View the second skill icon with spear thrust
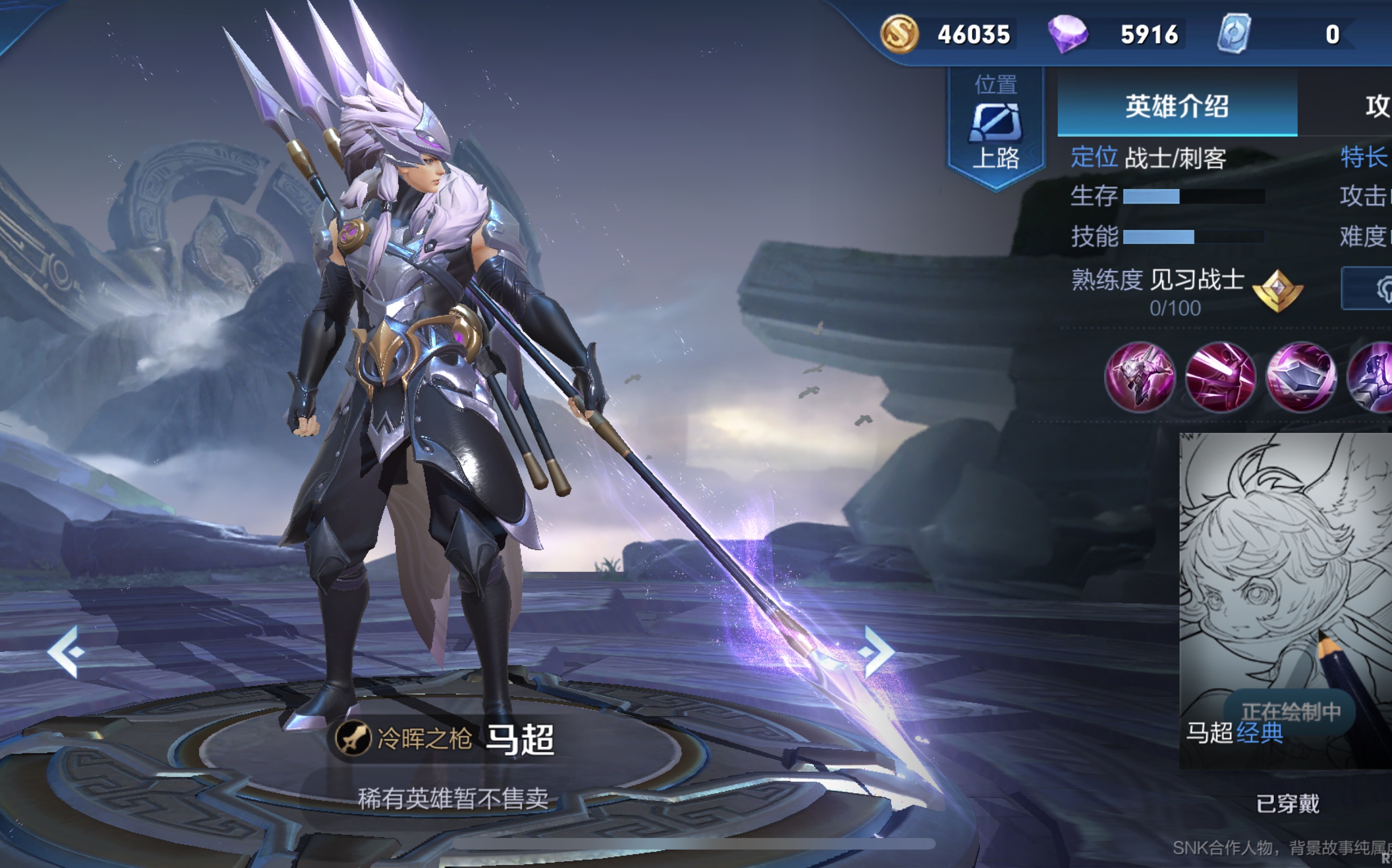Image resolution: width=1392 pixels, height=868 pixels. click(x=1221, y=377)
